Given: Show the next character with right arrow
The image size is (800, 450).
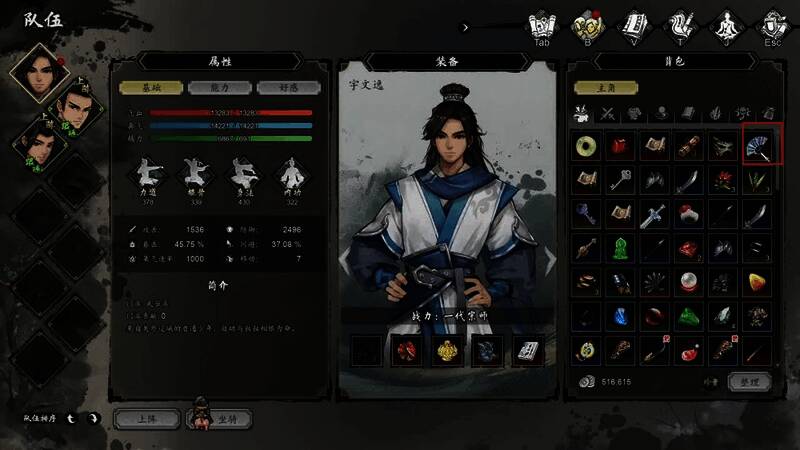Looking at the screenshot, I should [x=551, y=258].
